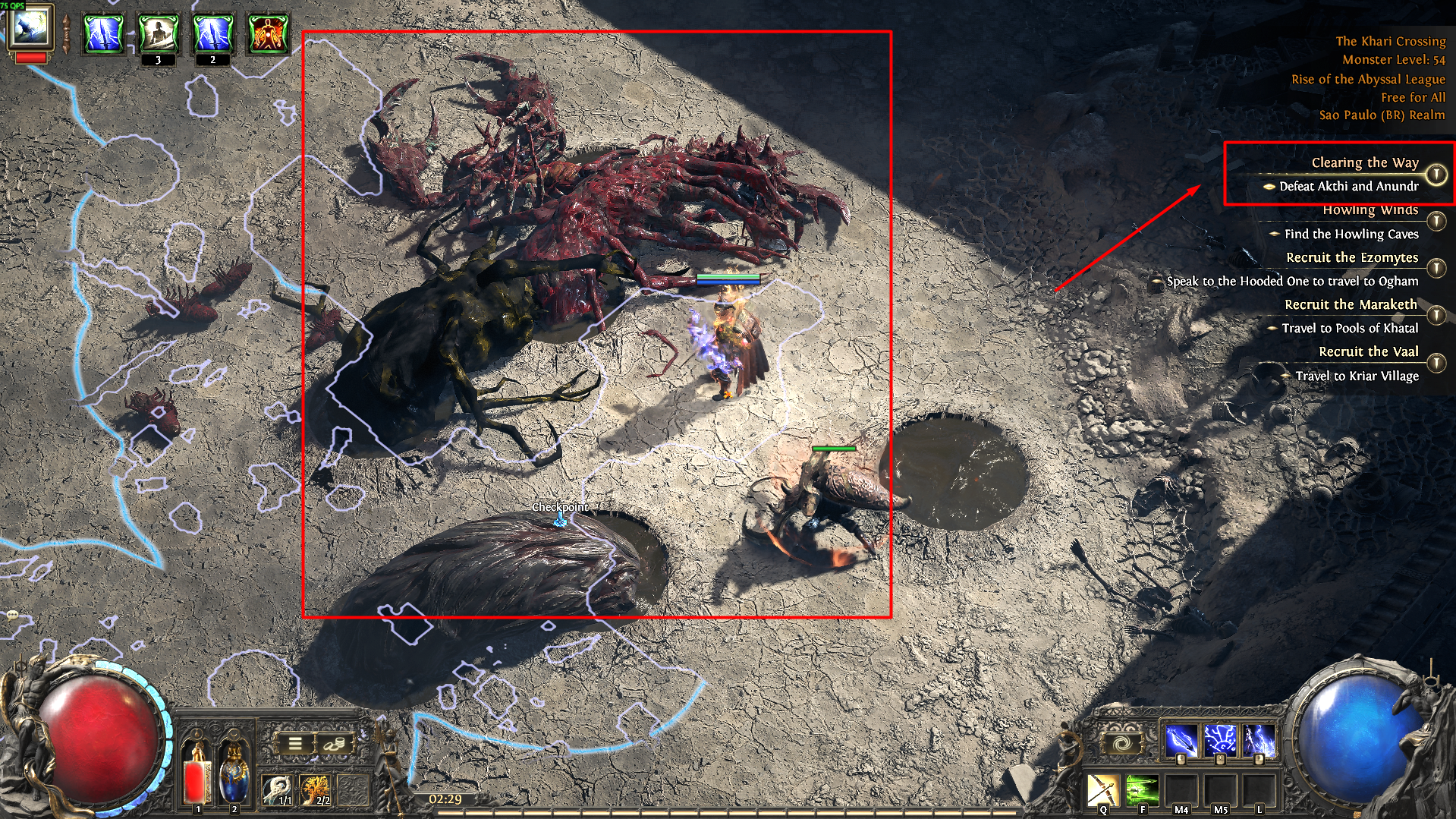Toggle tracking for Recruit the Maraketh quest

tap(1436, 315)
